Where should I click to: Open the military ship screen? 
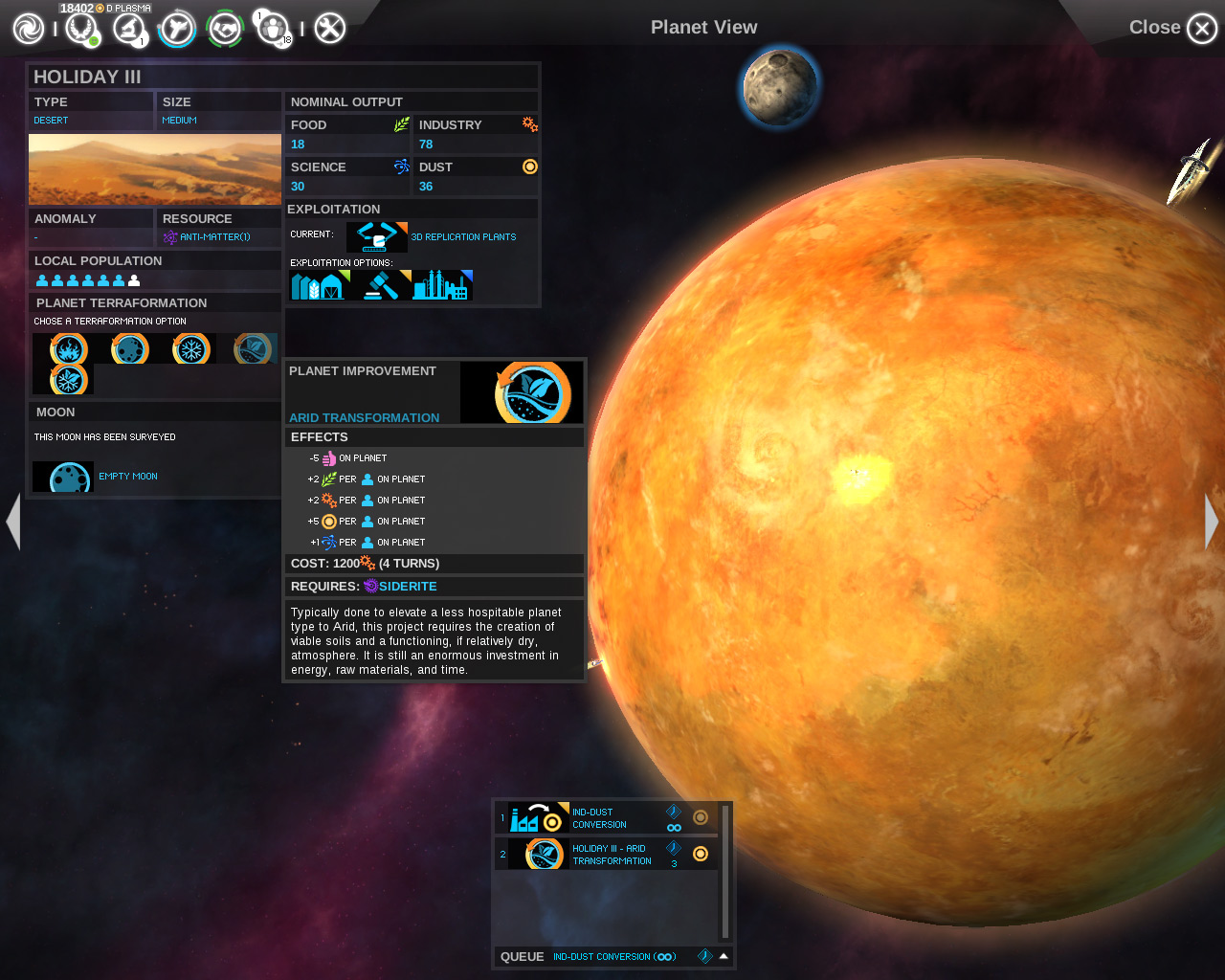[177, 29]
